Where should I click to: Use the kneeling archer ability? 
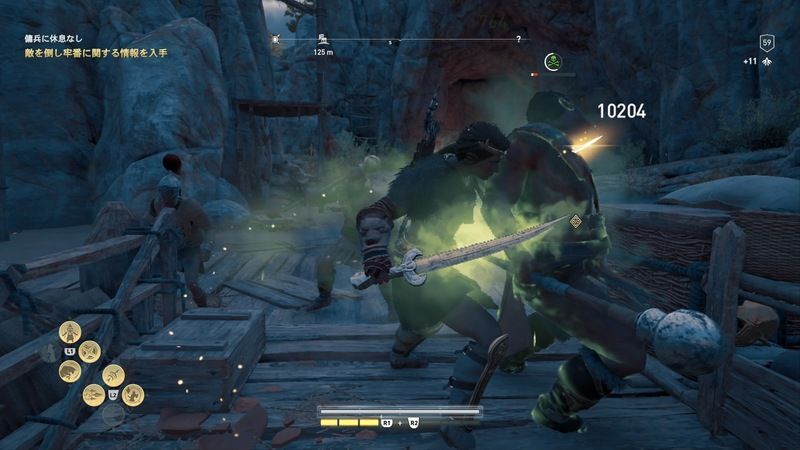pos(135,395)
